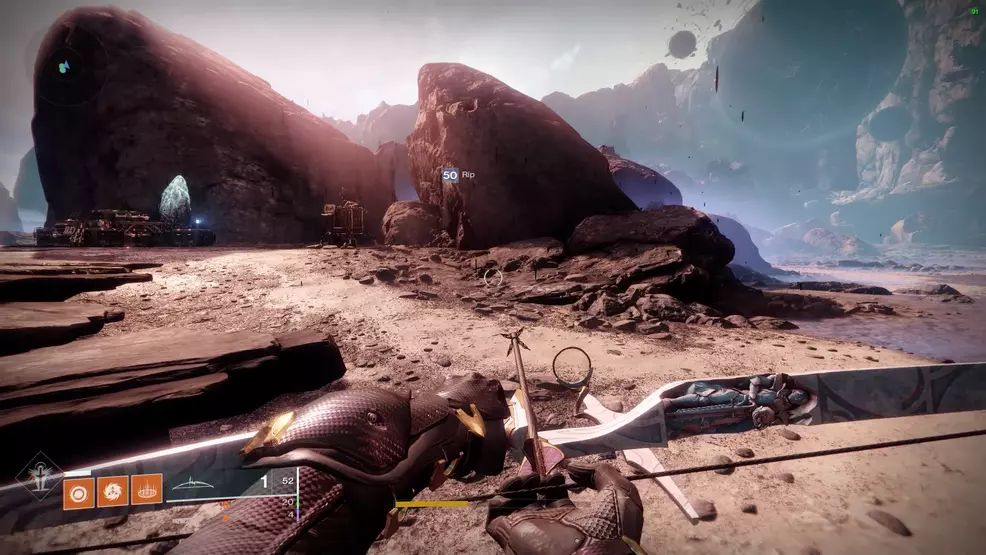Image resolution: width=986 pixels, height=555 pixels.
Task: Trigger the spiked ring class ability icon
Action: point(146,490)
